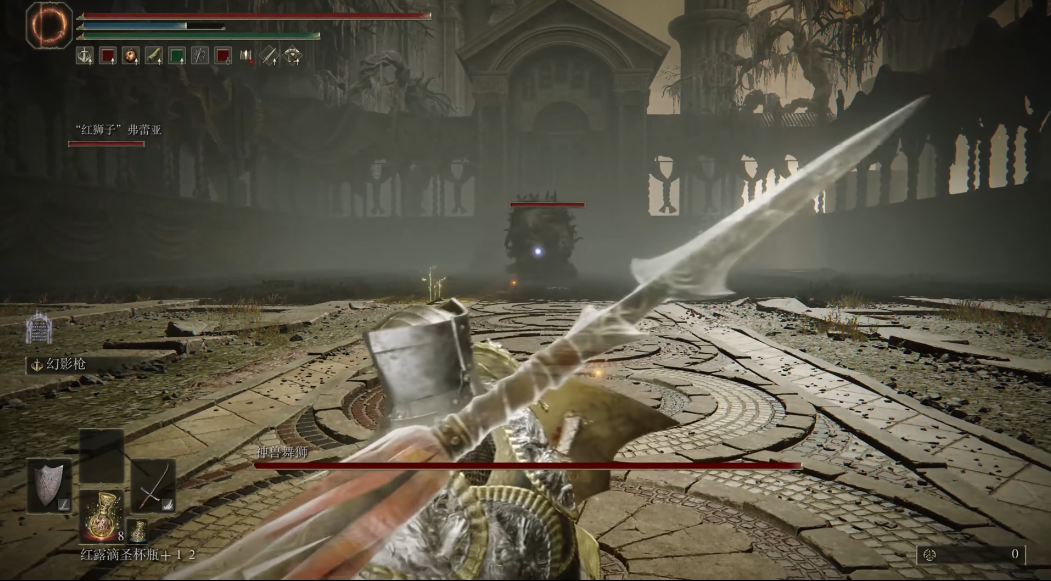The width and height of the screenshot is (1051, 581).
Task: Click the round orange orb buff icon
Action: tap(131, 56)
